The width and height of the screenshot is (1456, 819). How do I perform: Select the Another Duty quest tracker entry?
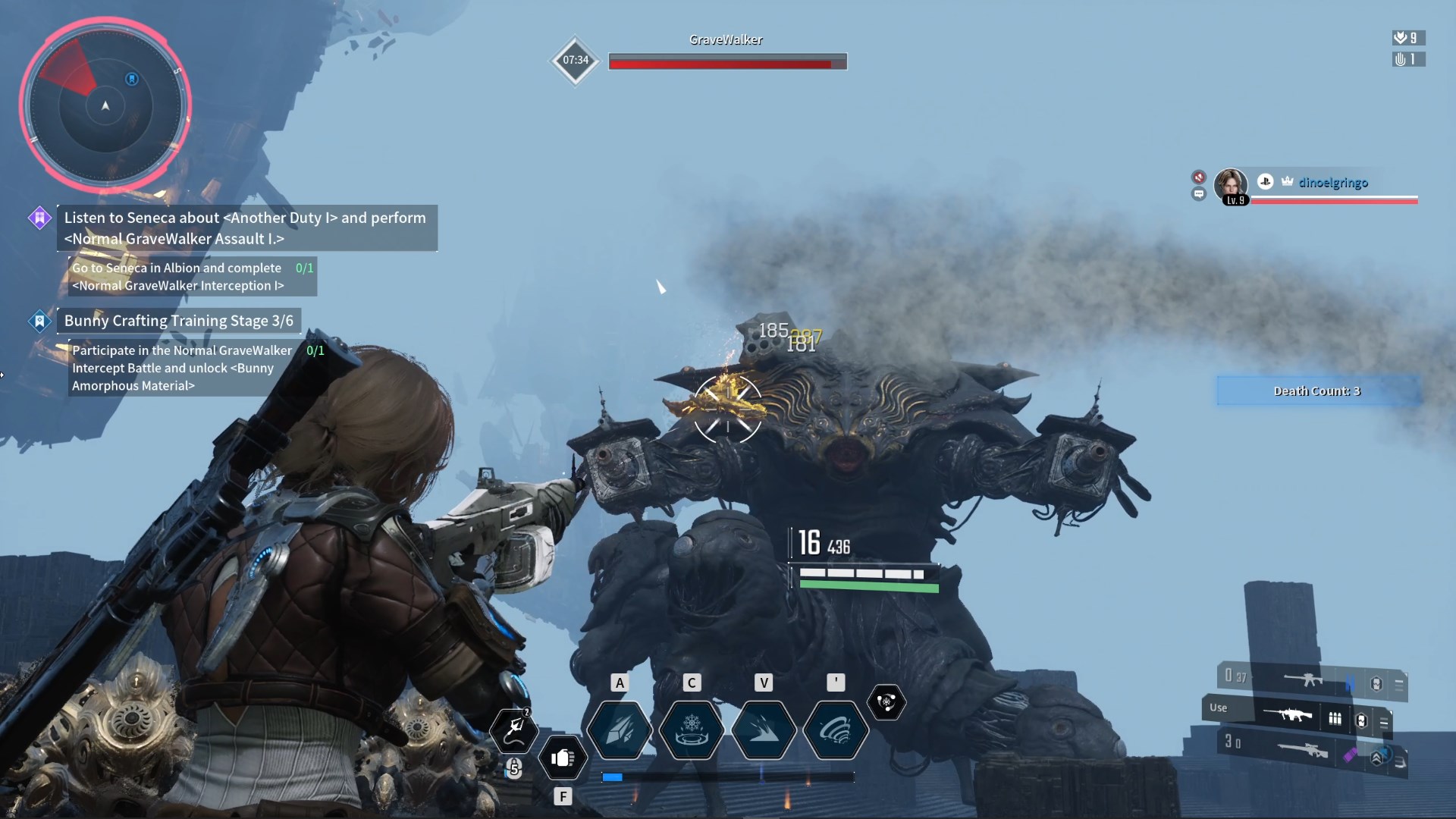coord(246,227)
